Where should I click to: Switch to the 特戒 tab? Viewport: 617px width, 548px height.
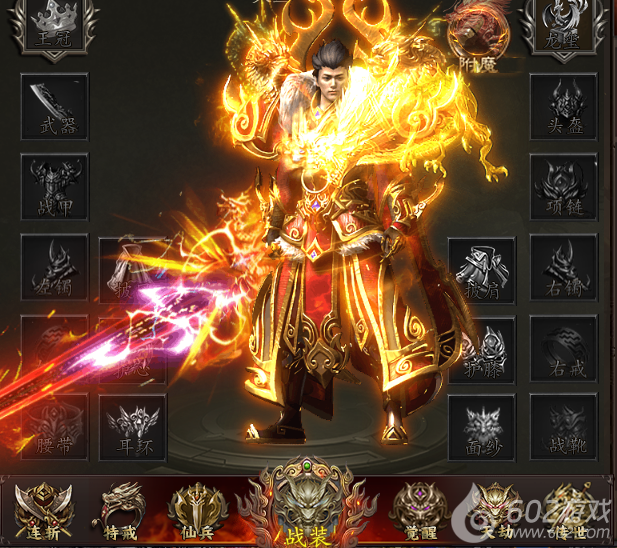120,508
